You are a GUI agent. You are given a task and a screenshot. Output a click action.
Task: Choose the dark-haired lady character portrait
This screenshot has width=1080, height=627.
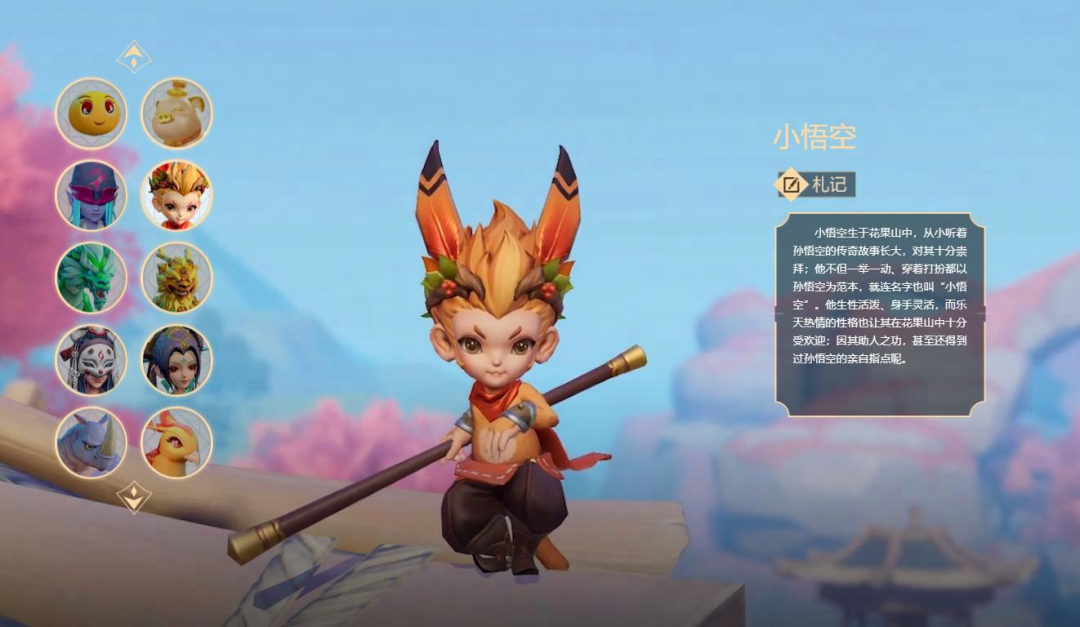point(176,360)
